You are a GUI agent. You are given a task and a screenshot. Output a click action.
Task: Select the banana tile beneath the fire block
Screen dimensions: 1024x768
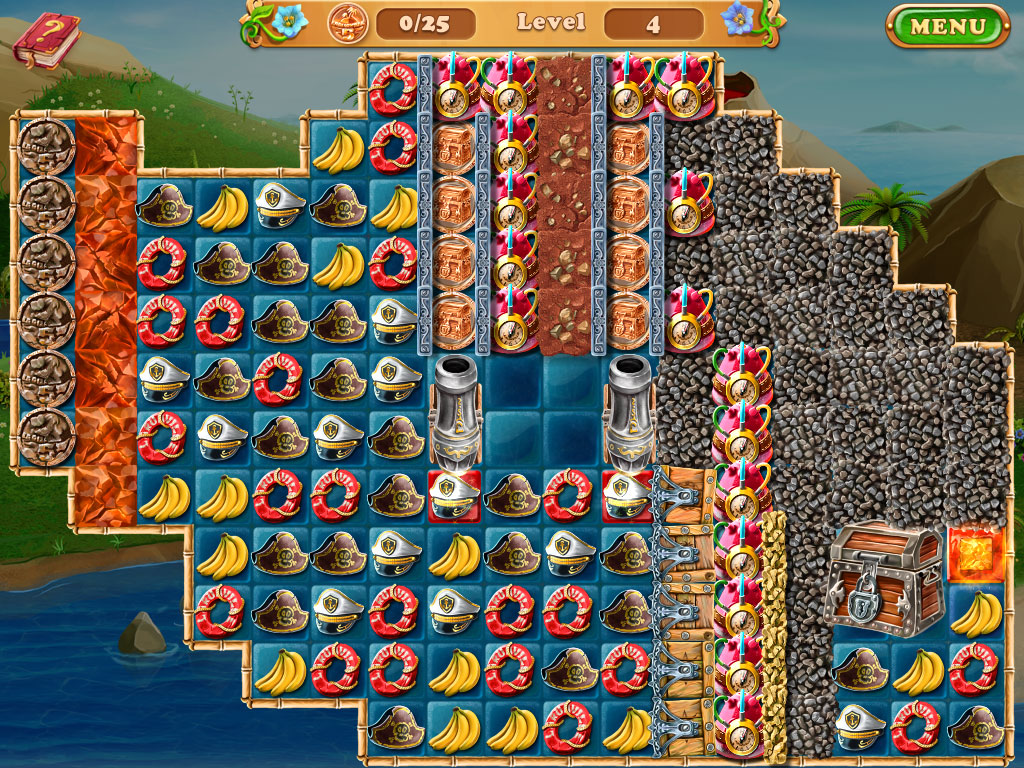[975, 612]
